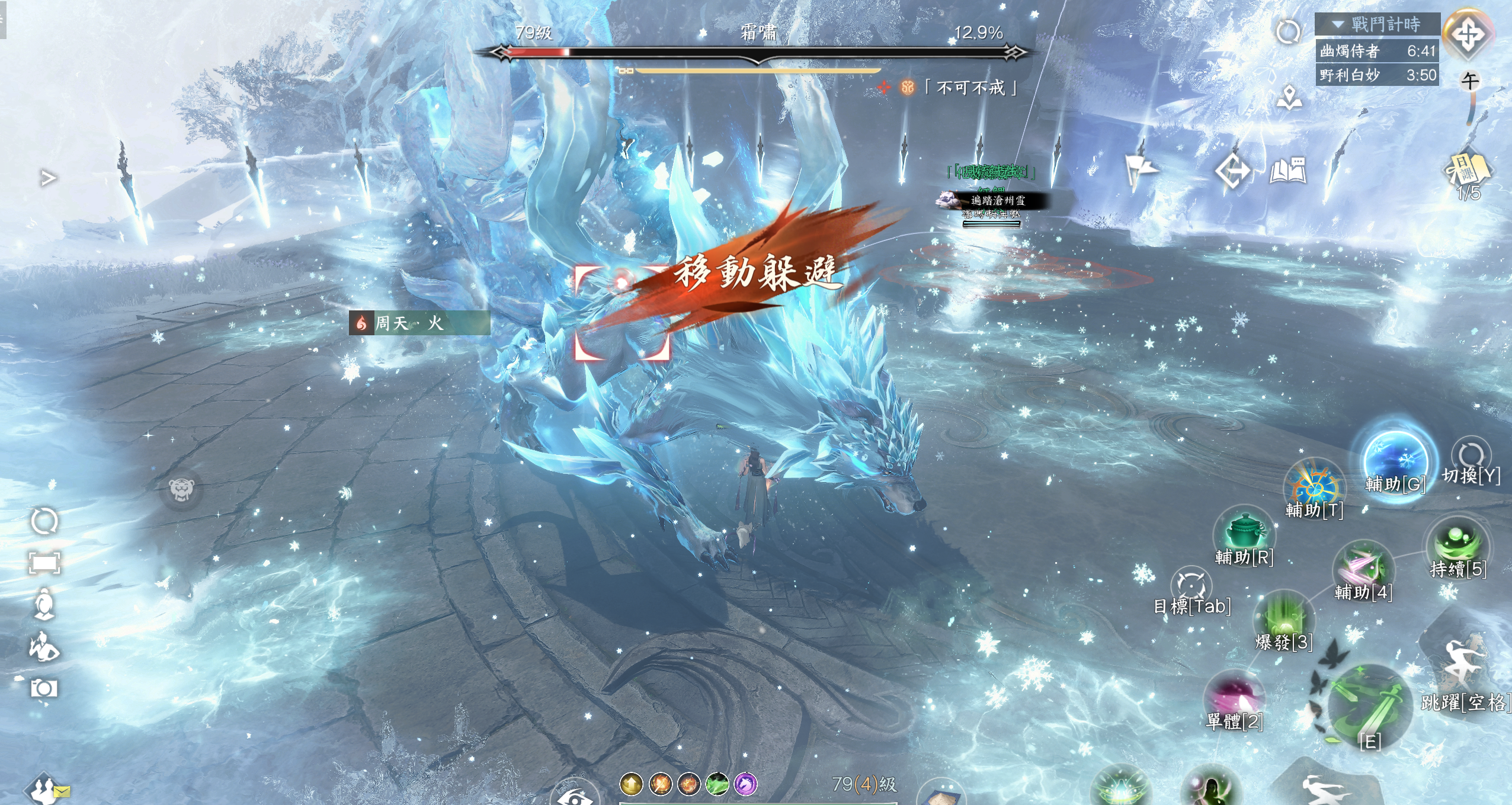Open the map location pin icon
Viewport: 1512px width, 805px height.
(1289, 98)
